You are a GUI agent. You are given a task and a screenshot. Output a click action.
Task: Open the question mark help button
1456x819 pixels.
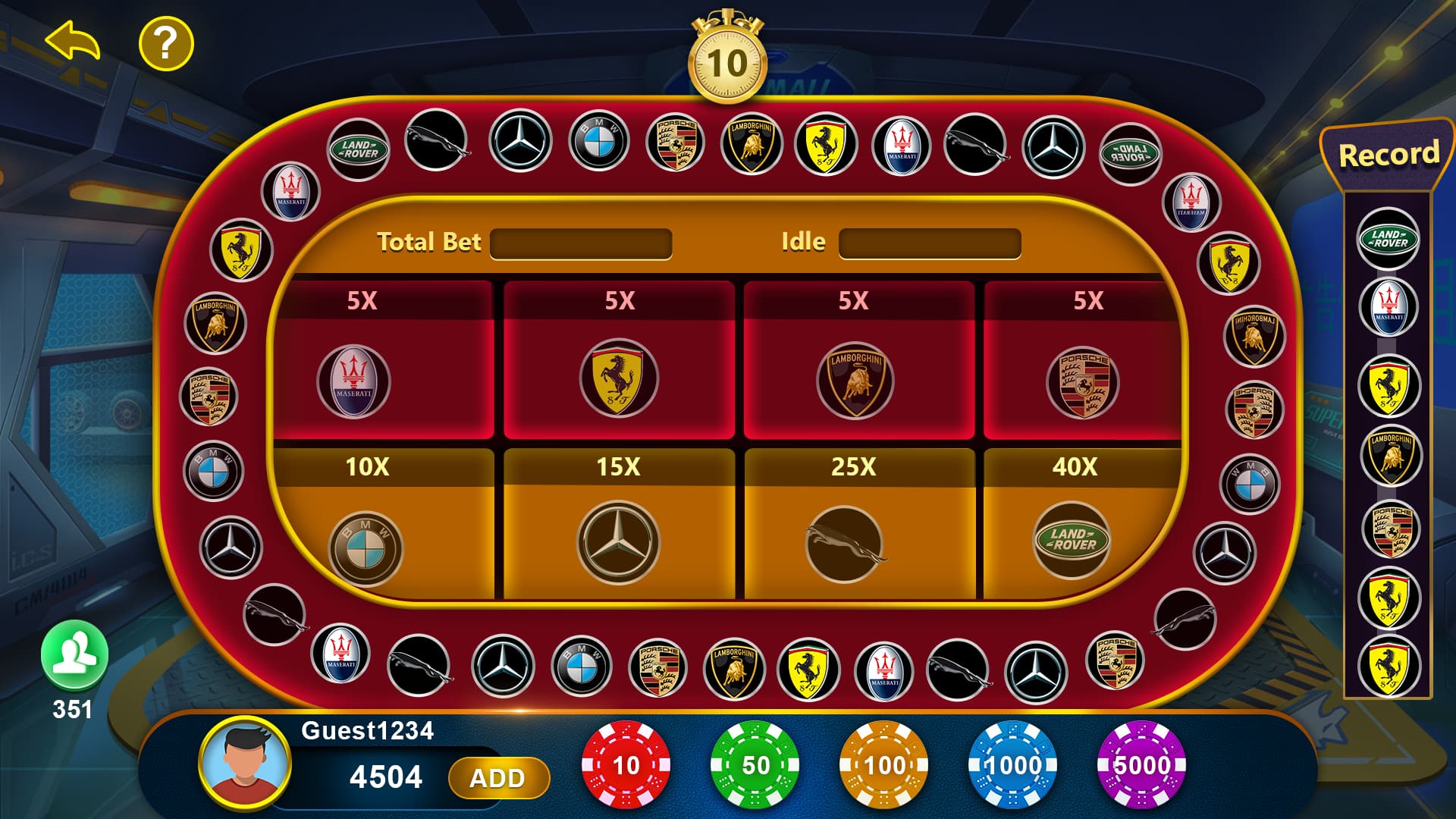pos(166,43)
